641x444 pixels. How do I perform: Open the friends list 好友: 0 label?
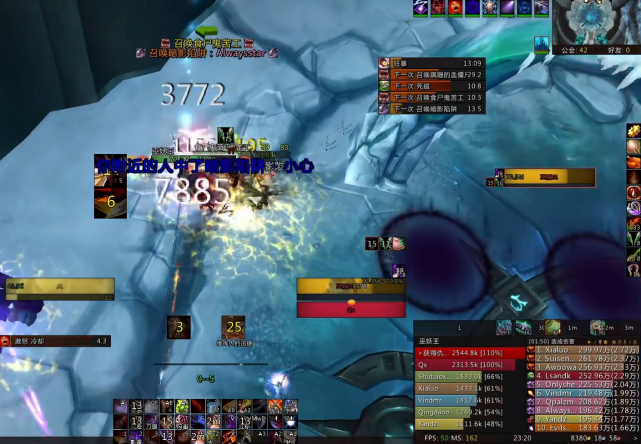click(619, 49)
